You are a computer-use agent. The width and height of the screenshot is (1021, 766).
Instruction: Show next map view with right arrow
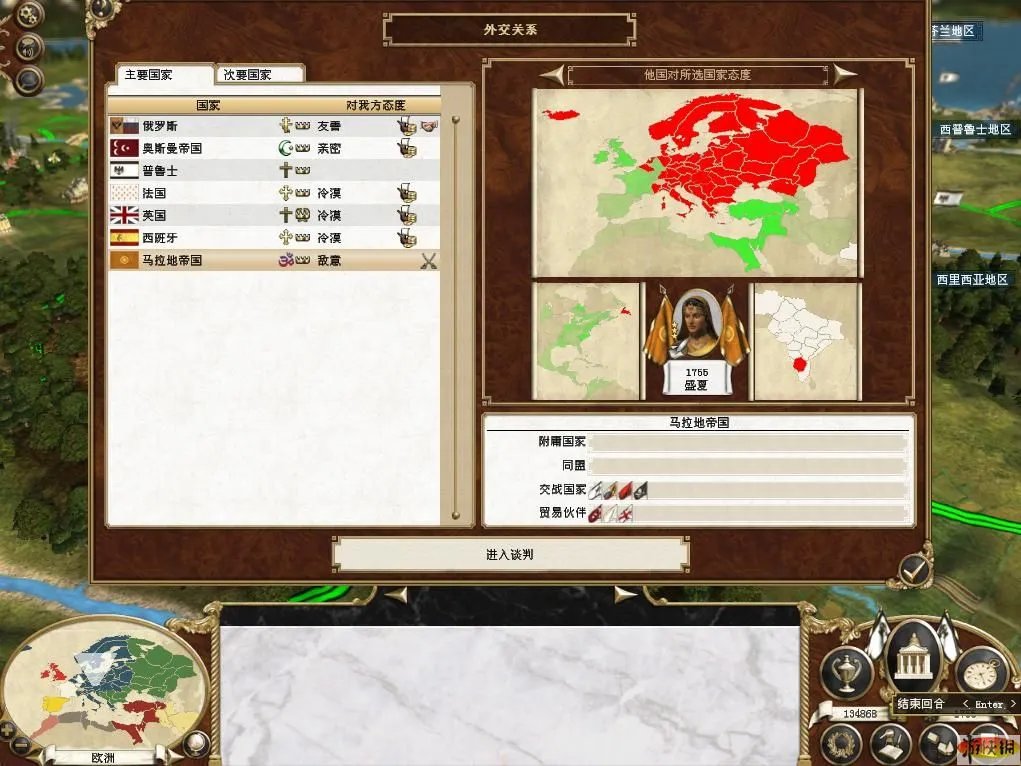click(x=845, y=75)
